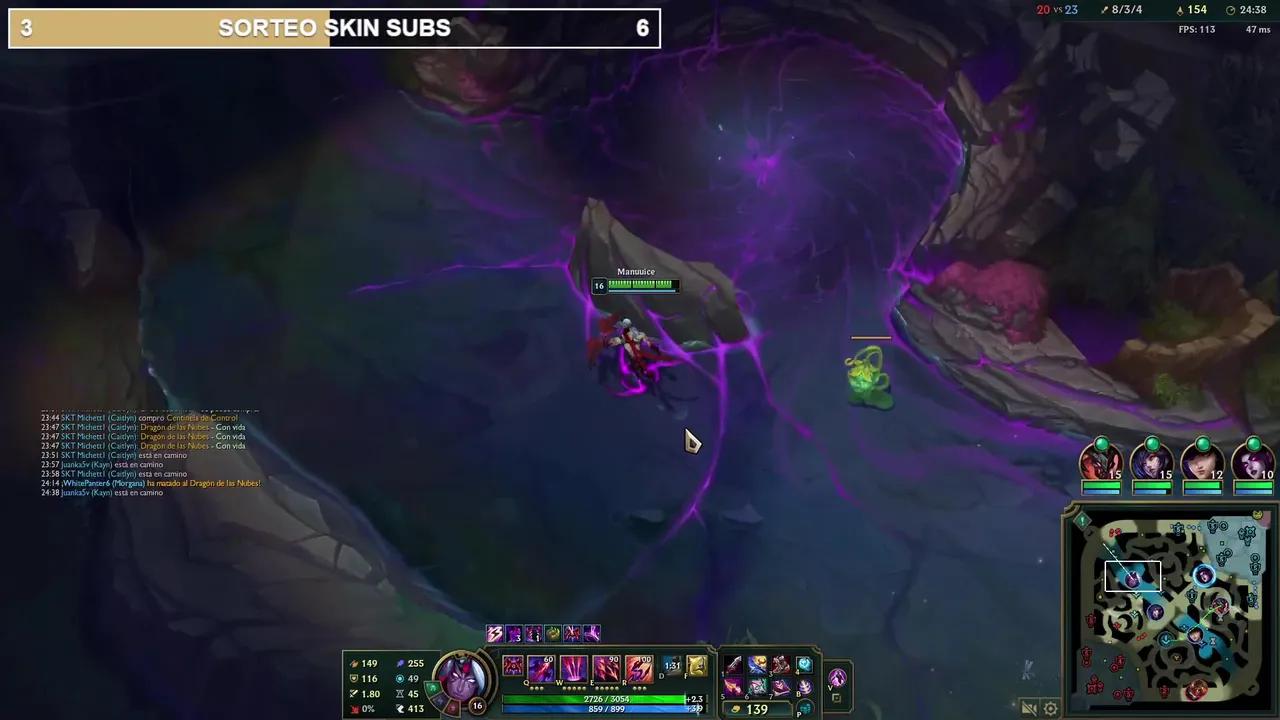1280x720 pixels.
Task: Click the gold coin icon next to 139
Action: (x=736, y=708)
